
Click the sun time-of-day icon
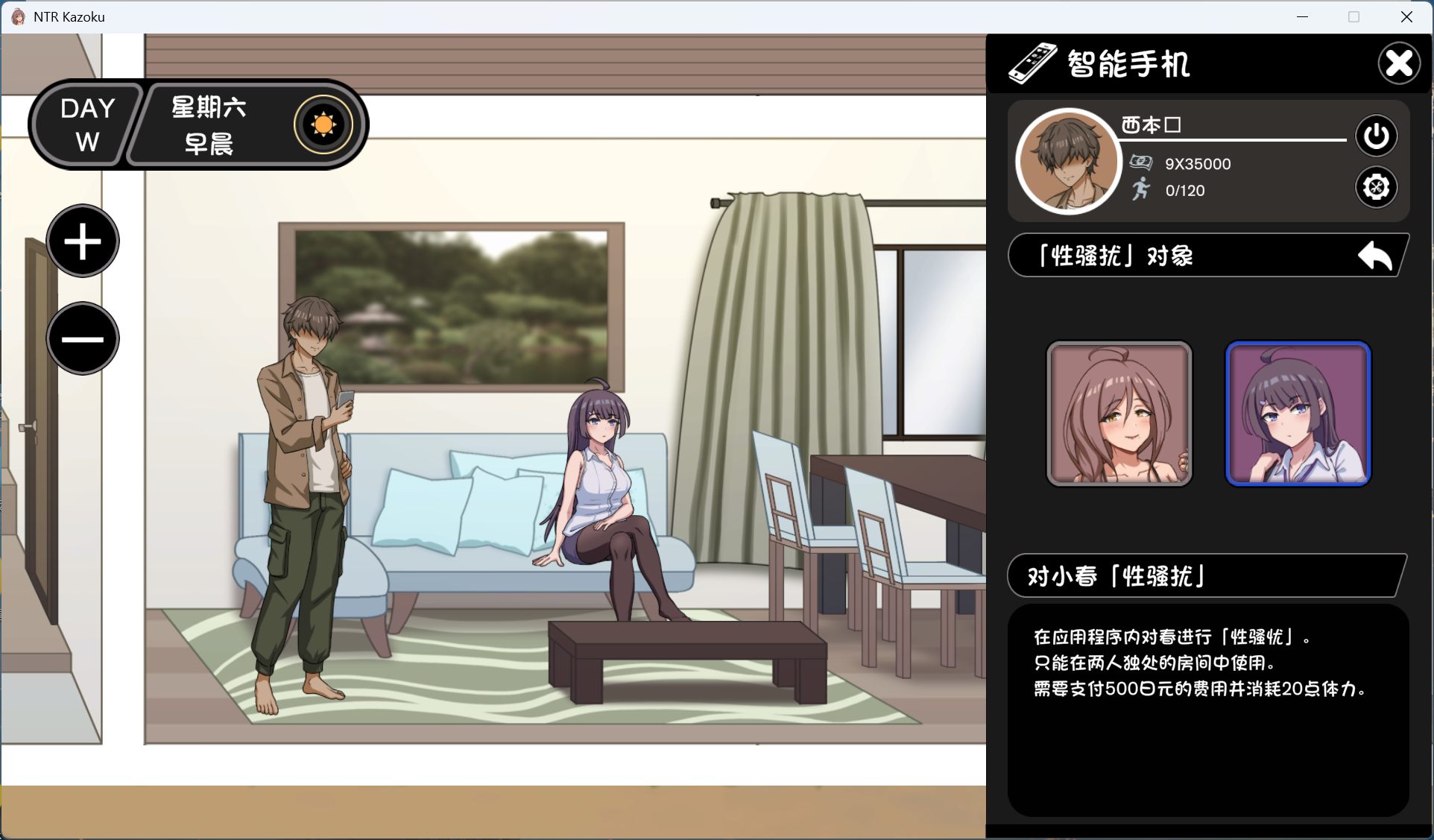point(323,124)
